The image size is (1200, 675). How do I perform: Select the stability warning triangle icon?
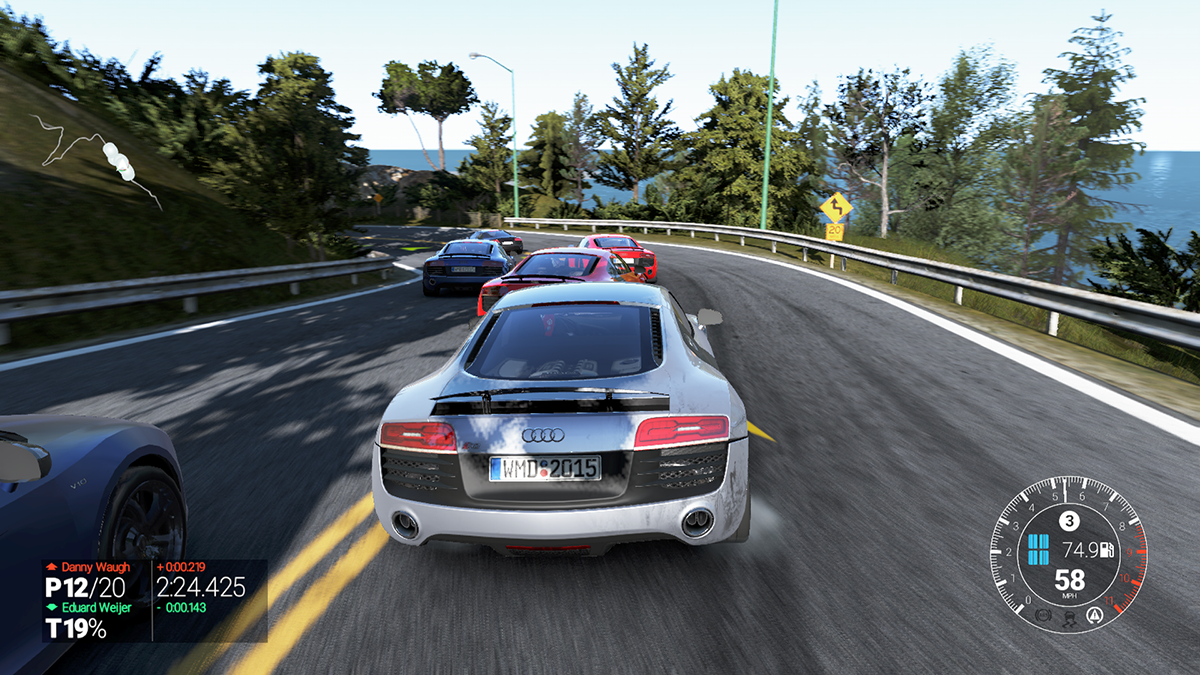point(1093,613)
